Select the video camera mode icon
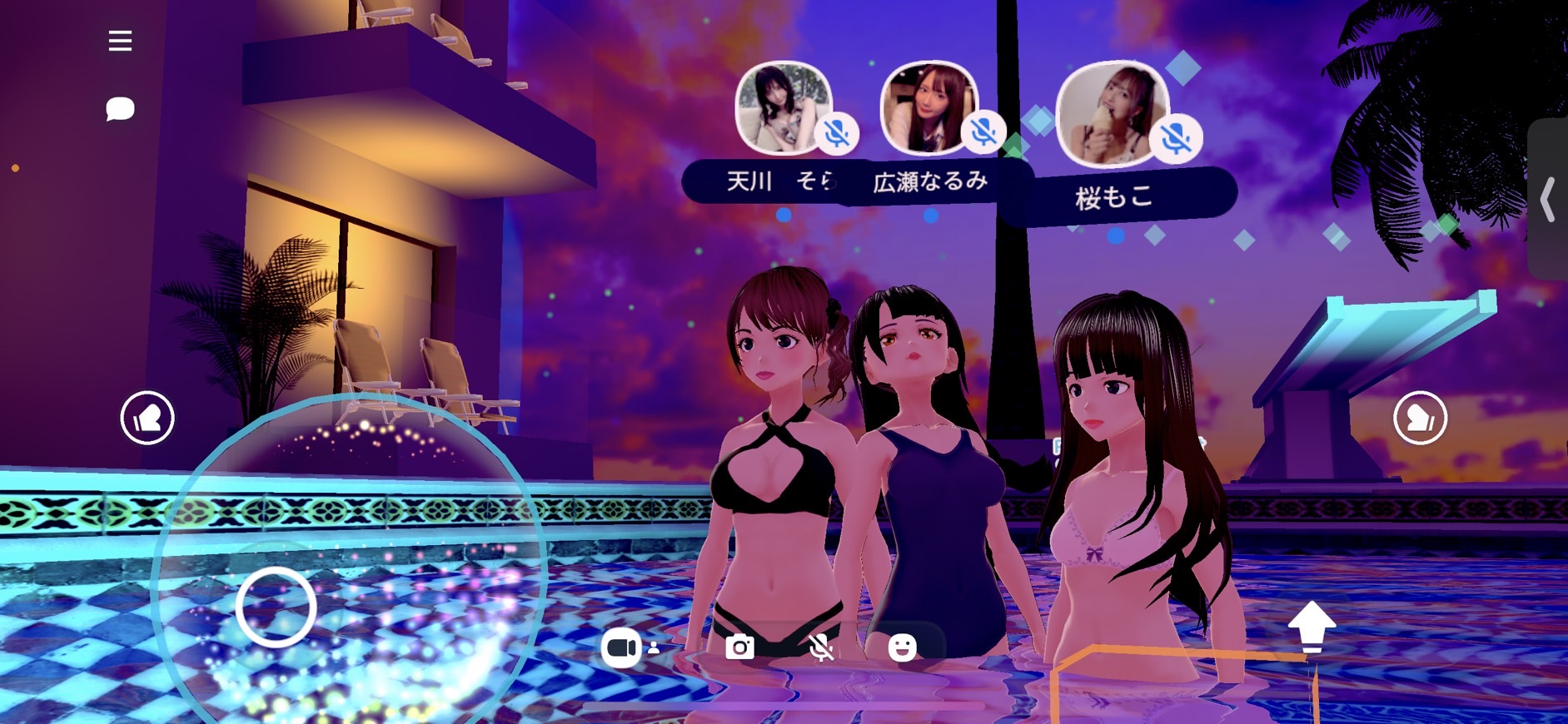Screen dimensions: 1568x724 coord(623,647)
